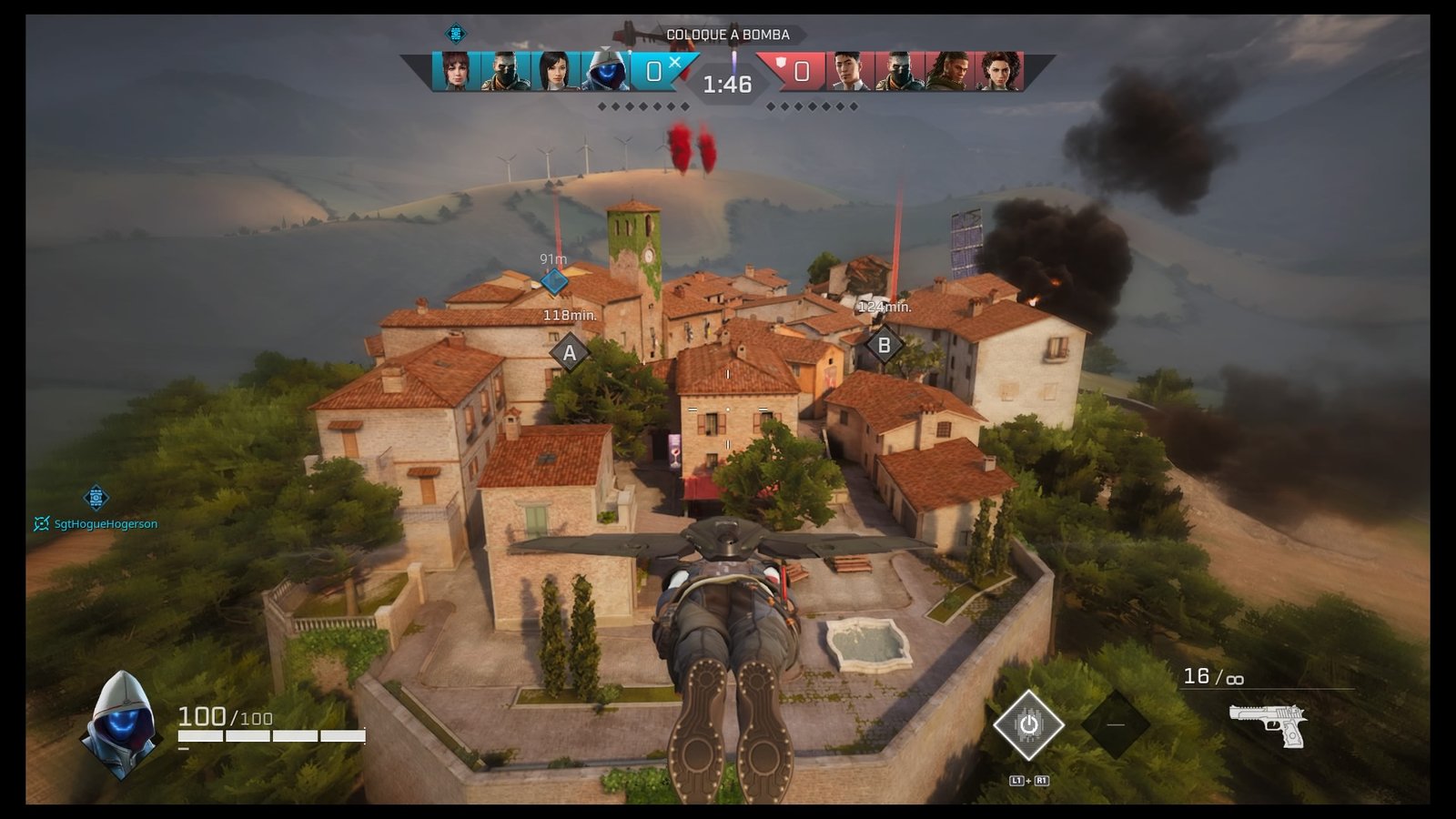Select the suited man red team portrait
Screen dimensions: 1456x819
tap(847, 71)
